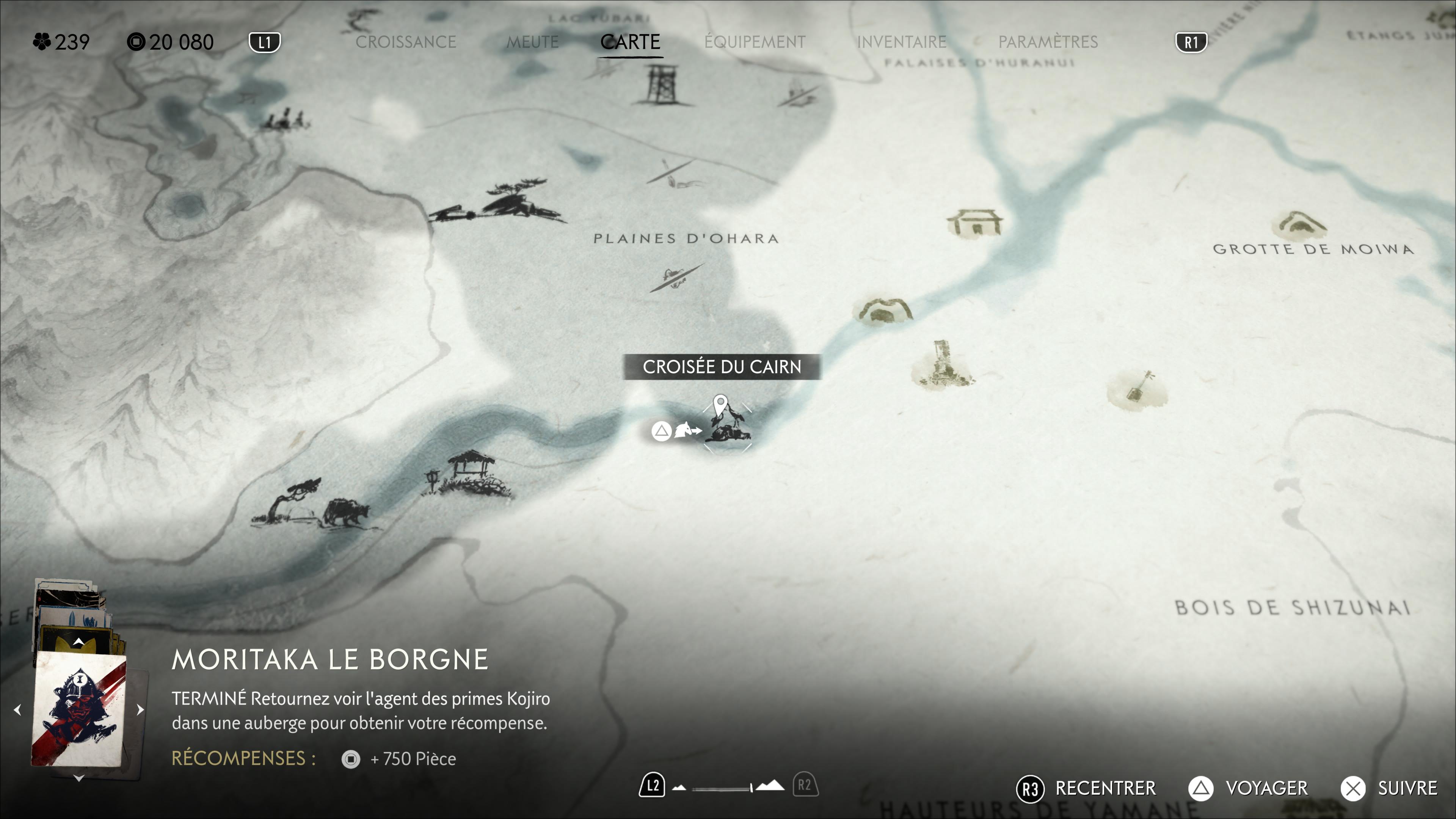Image resolution: width=1456 pixels, height=819 pixels.
Task: Go to previous quest card with left arrow
Action: pos(17,709)
